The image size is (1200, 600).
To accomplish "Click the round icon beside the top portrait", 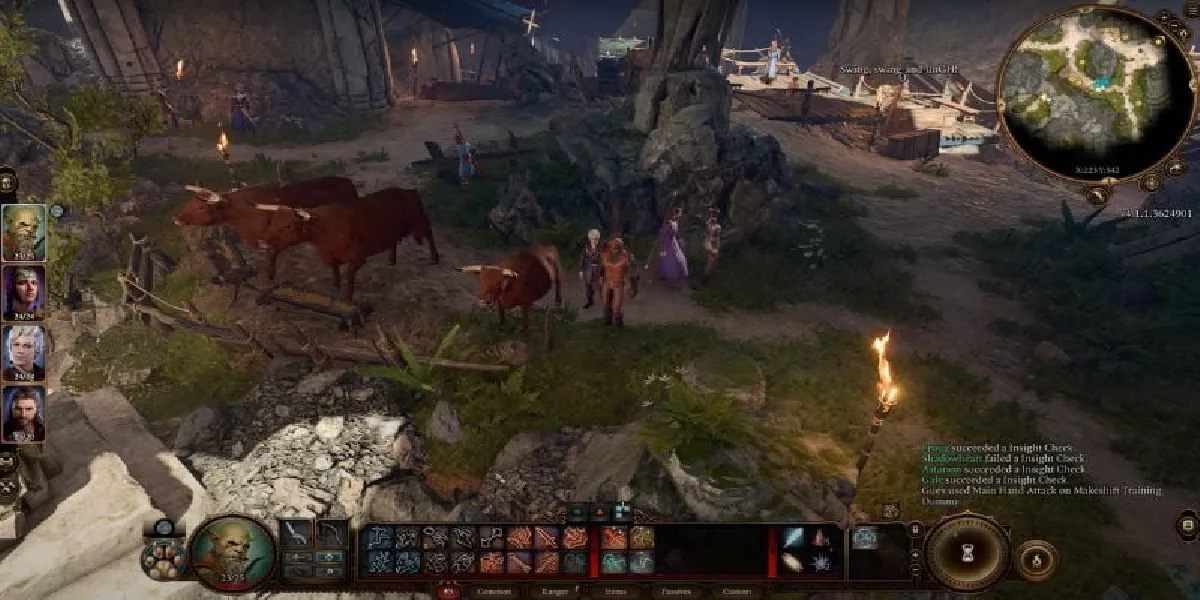I will pyautogui.click(x=57, y=211).
